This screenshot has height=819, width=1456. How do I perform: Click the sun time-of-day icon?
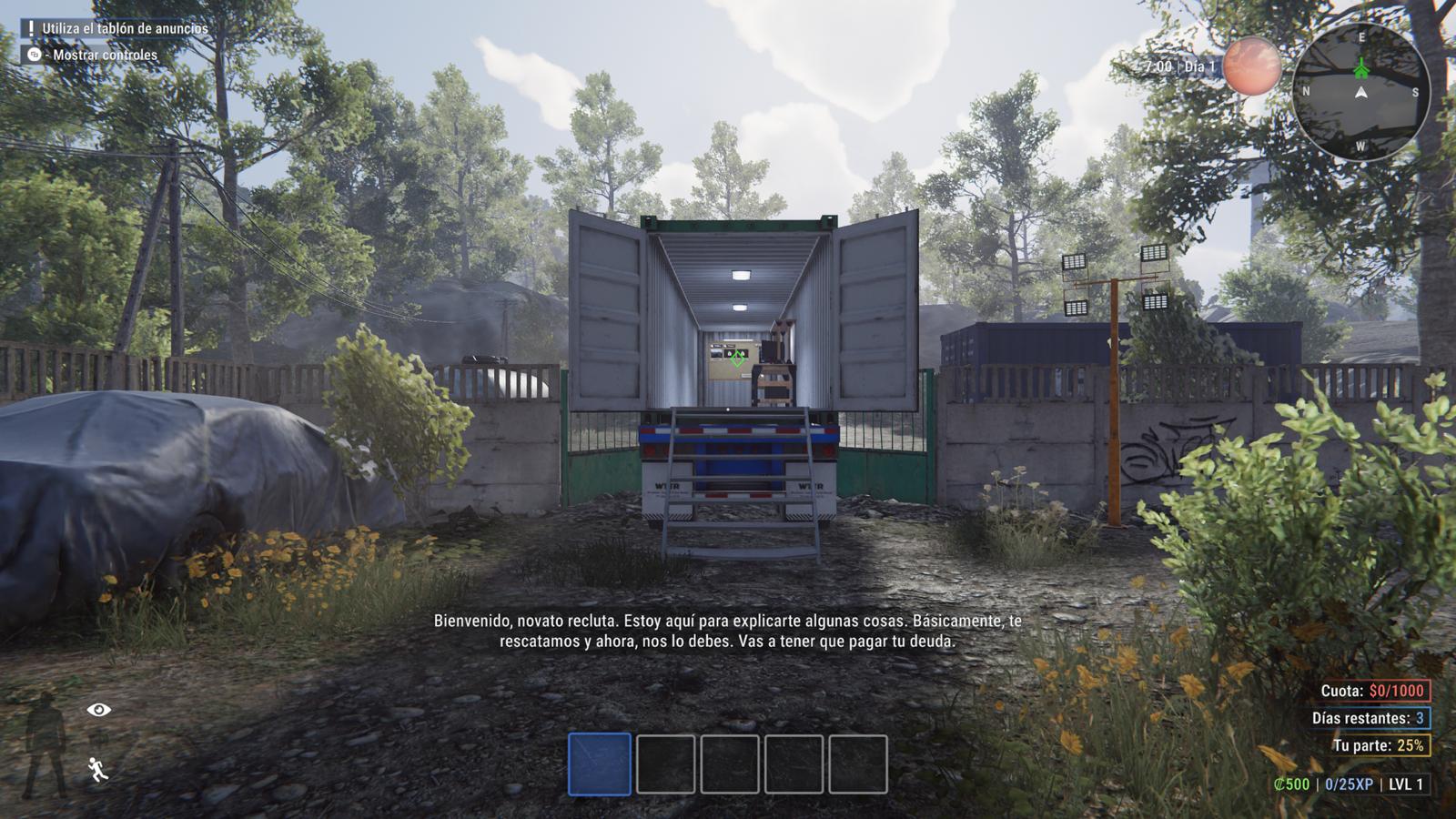point(1251,66)
